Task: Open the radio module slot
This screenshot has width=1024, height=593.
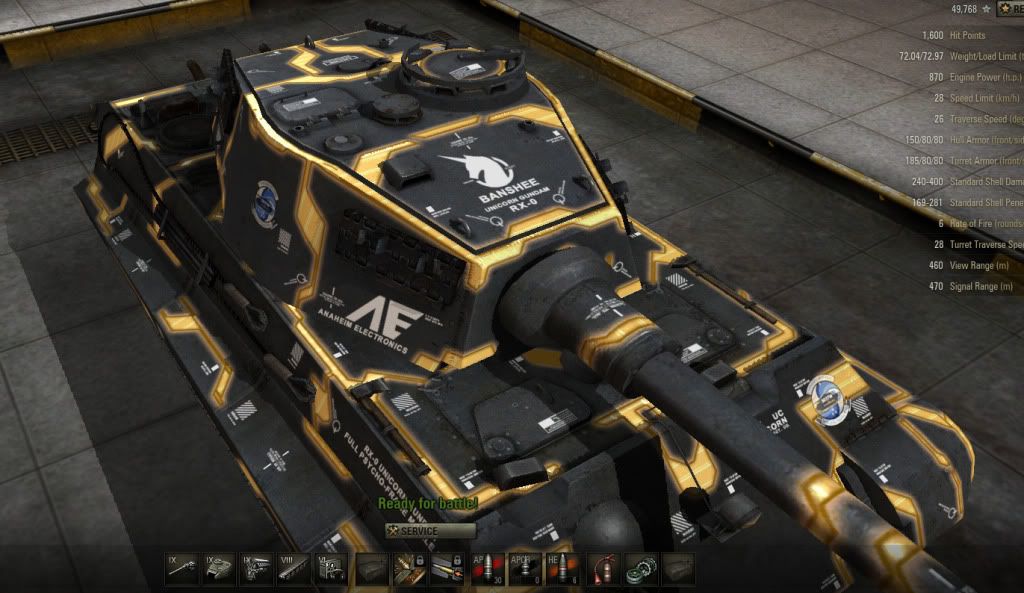Action: pyautogui.click(x=328, y=568)
